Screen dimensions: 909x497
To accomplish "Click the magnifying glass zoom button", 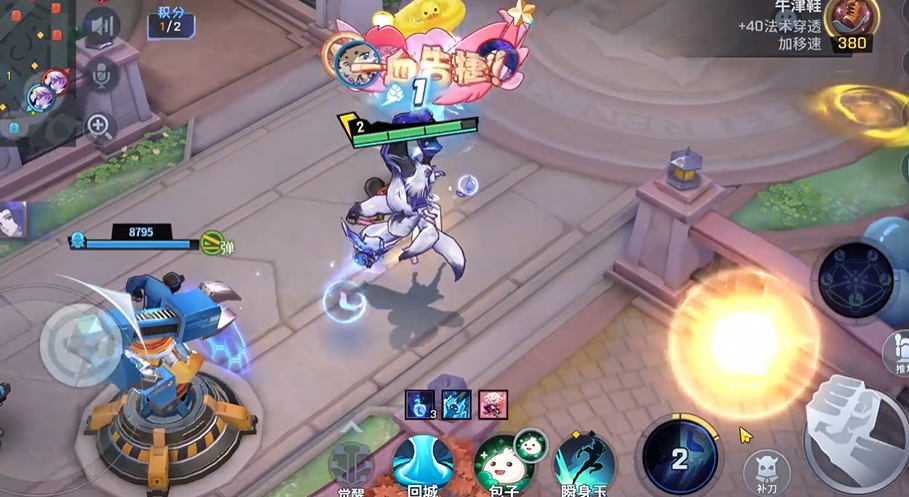I will pos(99,126).
